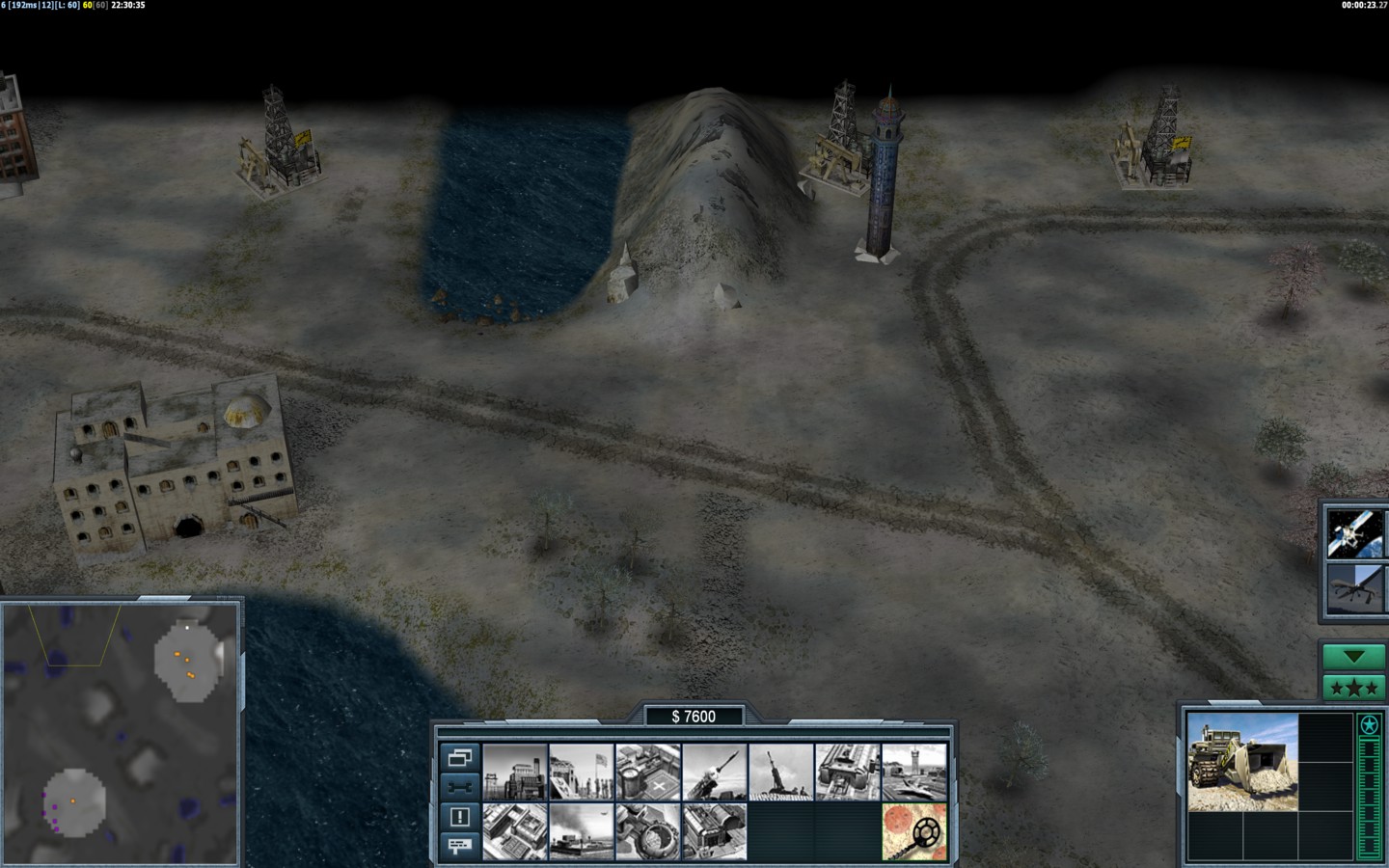Open the exclamation mark alert button
Image resolution: width=1389 pixels, height=868 pixels.
coord(460,817)
